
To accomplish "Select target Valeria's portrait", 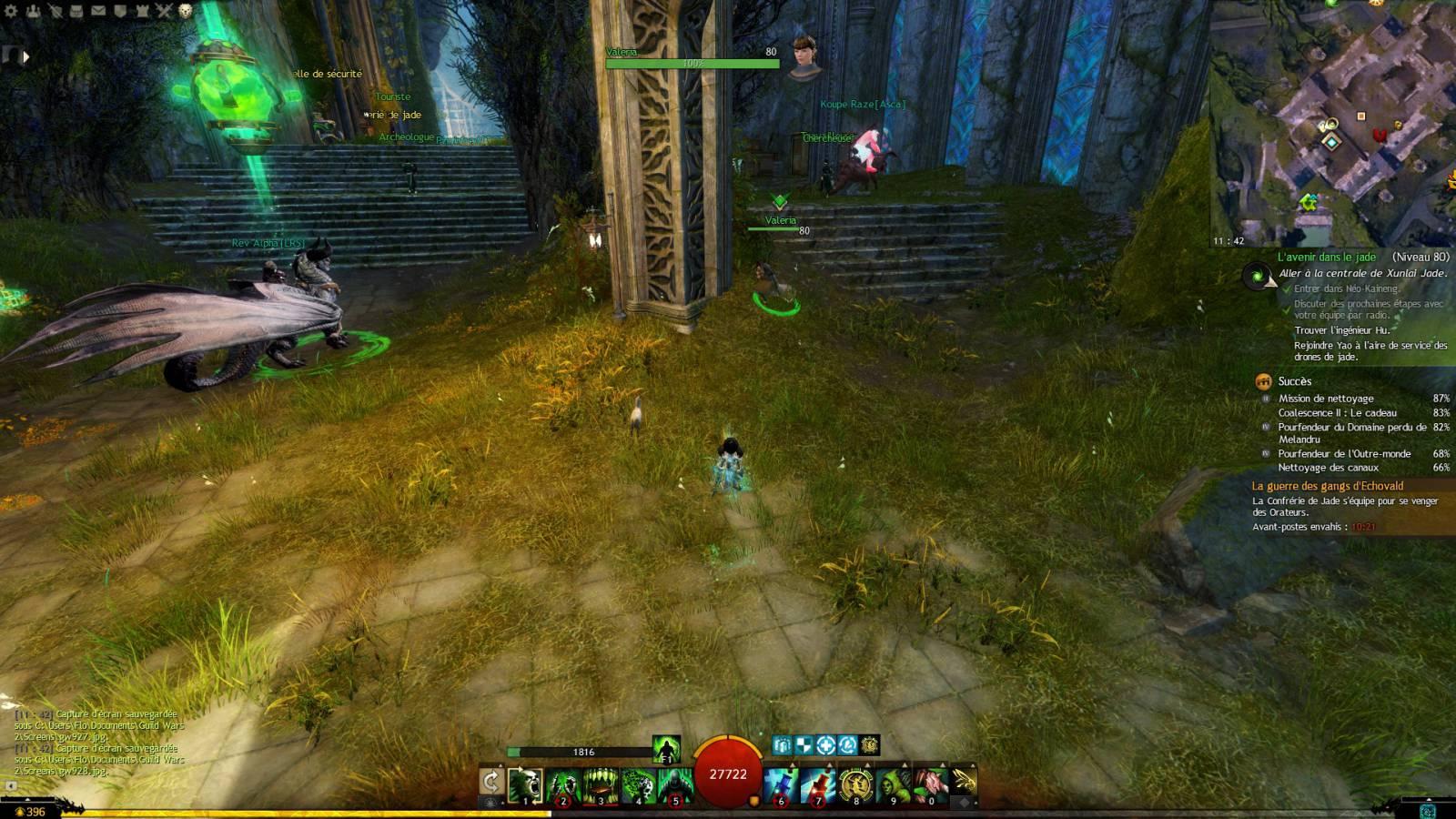I will pyautogui.click(x=804, y=58).
